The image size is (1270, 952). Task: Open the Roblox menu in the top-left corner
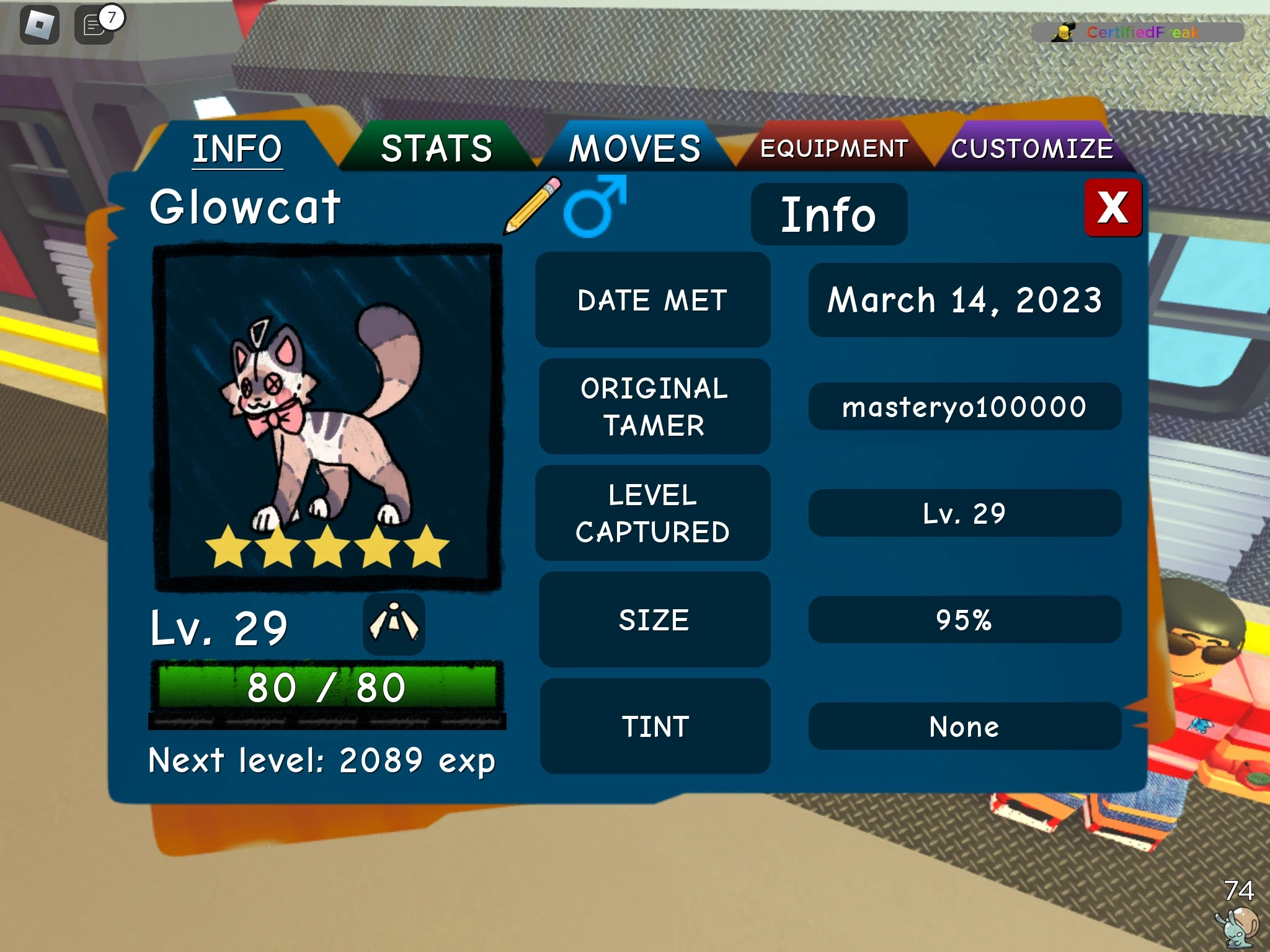click(x=38, y=25)
